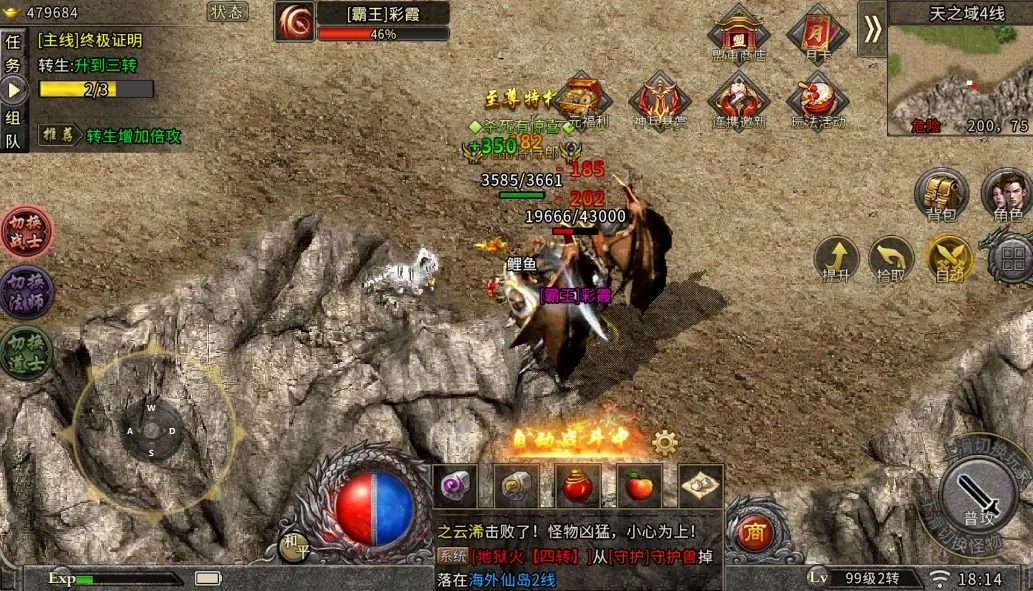Open the 神兵悬赏 winged sword icon
Image resolution: width=1033 pixels, height=591 pixels.
(x=659, y=99)
